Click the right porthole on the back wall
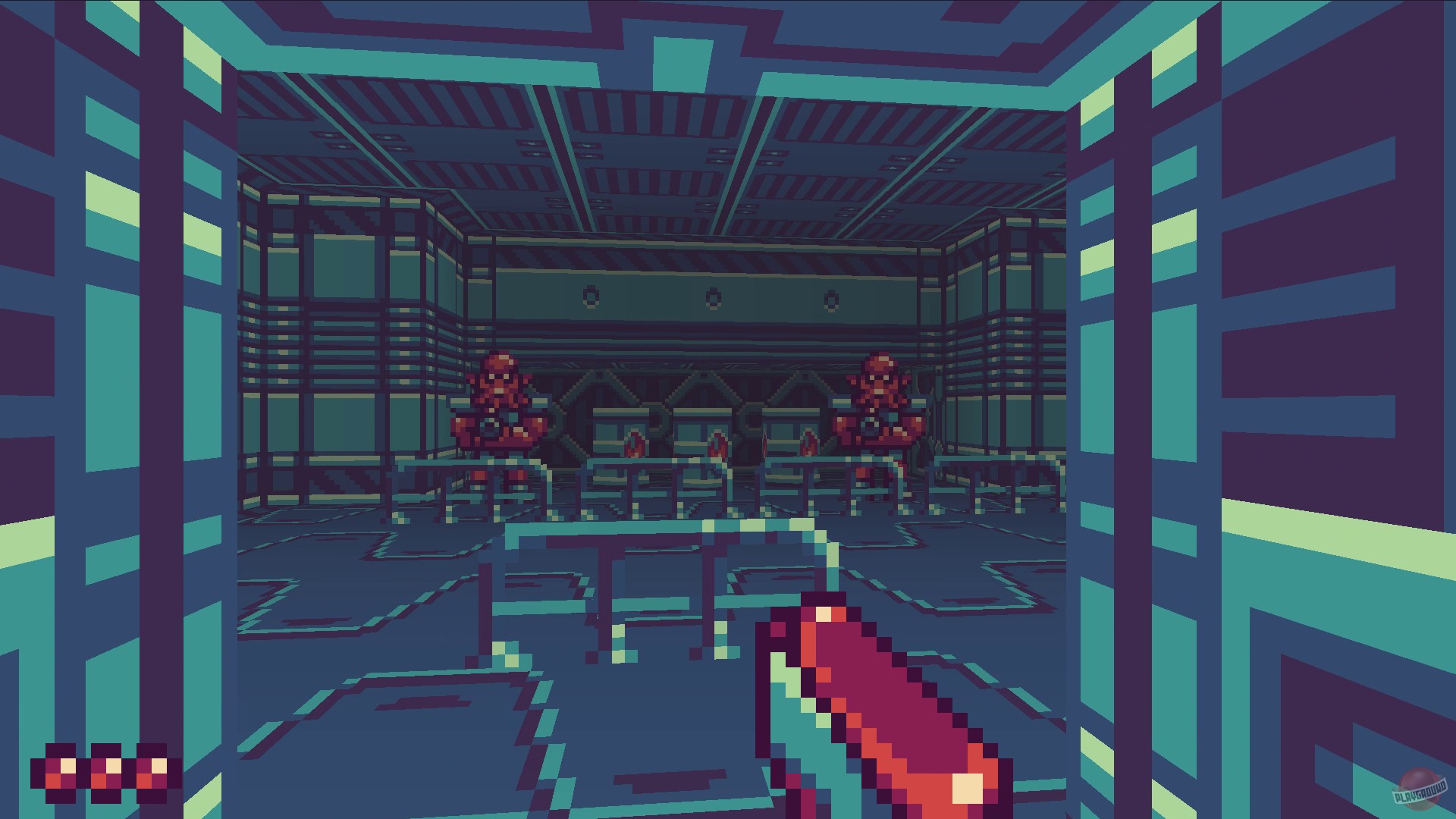 [x=831, y=297]
